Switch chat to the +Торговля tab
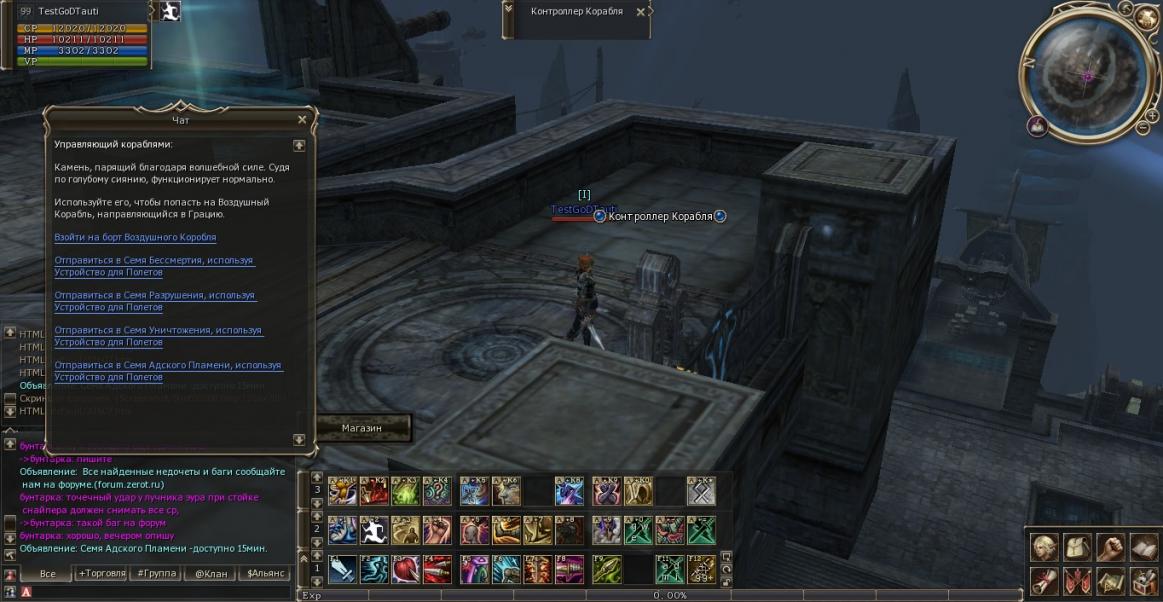This screenshot has height=602, width=1163. pyautogui.click(x=101, y=574)
